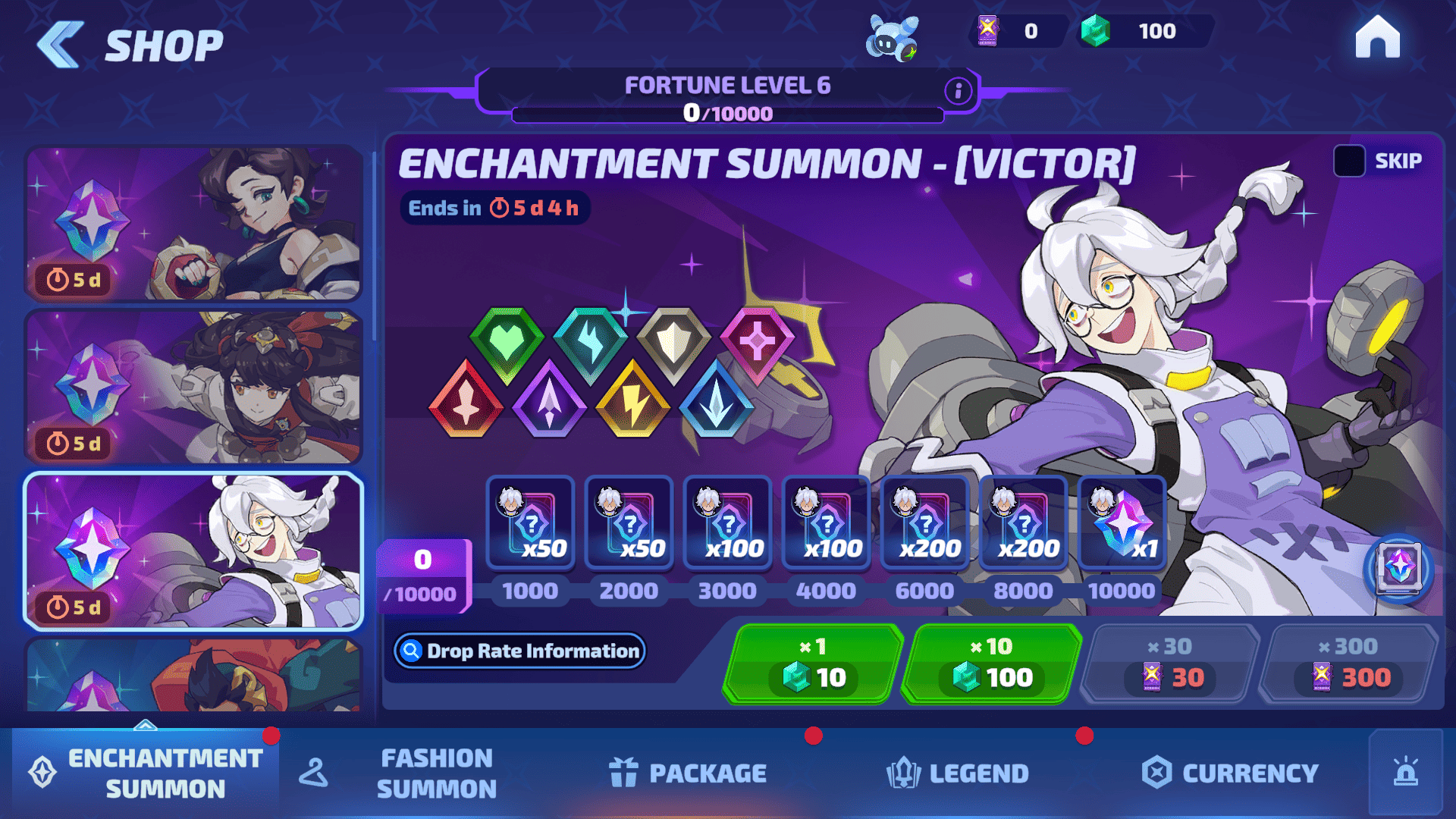Summon x1 for 10 gems
This screenshot has height=819, width=1456.
click(x=813, y=664)
